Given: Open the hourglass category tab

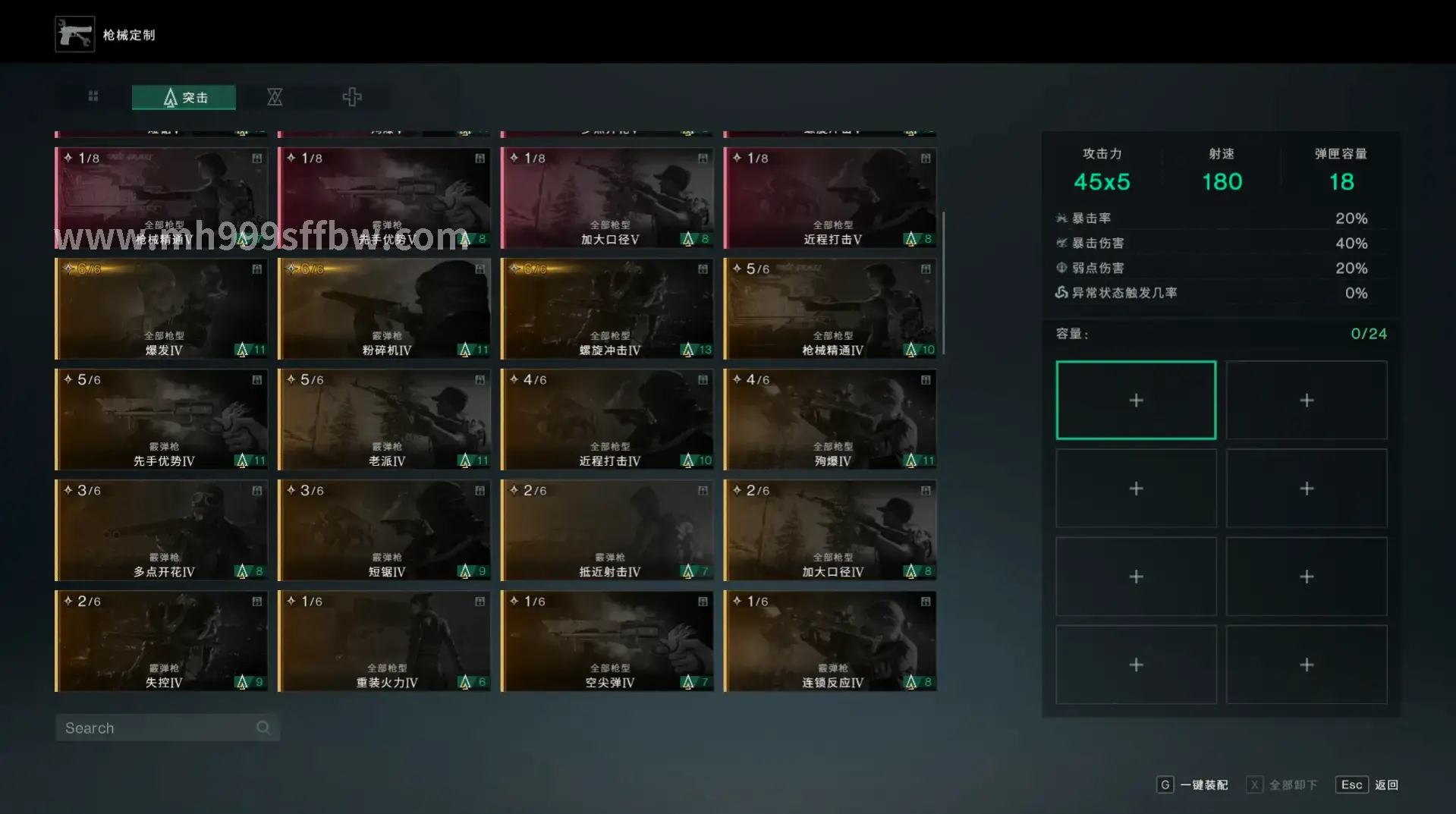Looking at the screenshot, I should 275,97.
